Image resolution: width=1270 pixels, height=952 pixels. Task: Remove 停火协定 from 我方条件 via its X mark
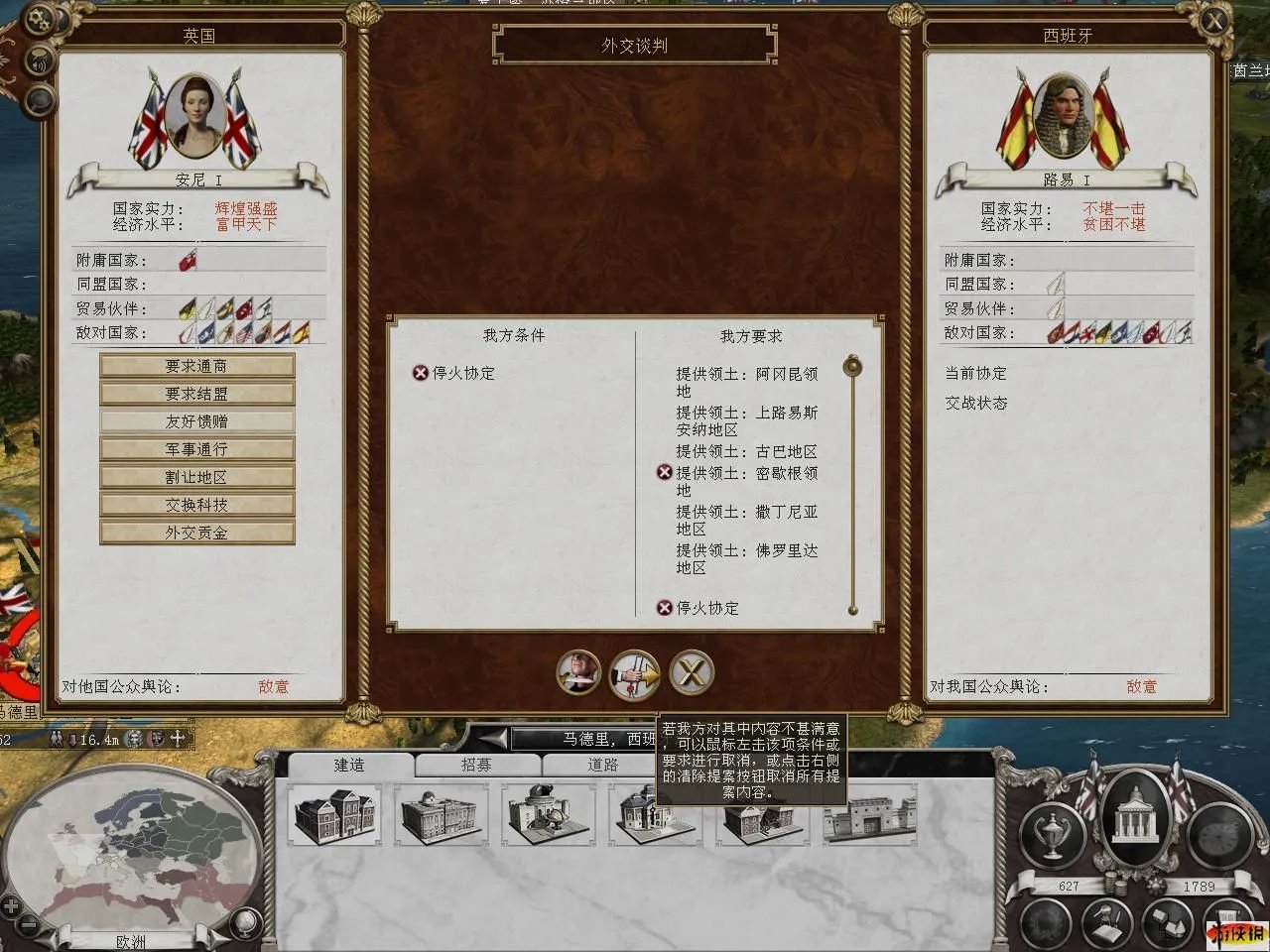click(x=423, y=374)
